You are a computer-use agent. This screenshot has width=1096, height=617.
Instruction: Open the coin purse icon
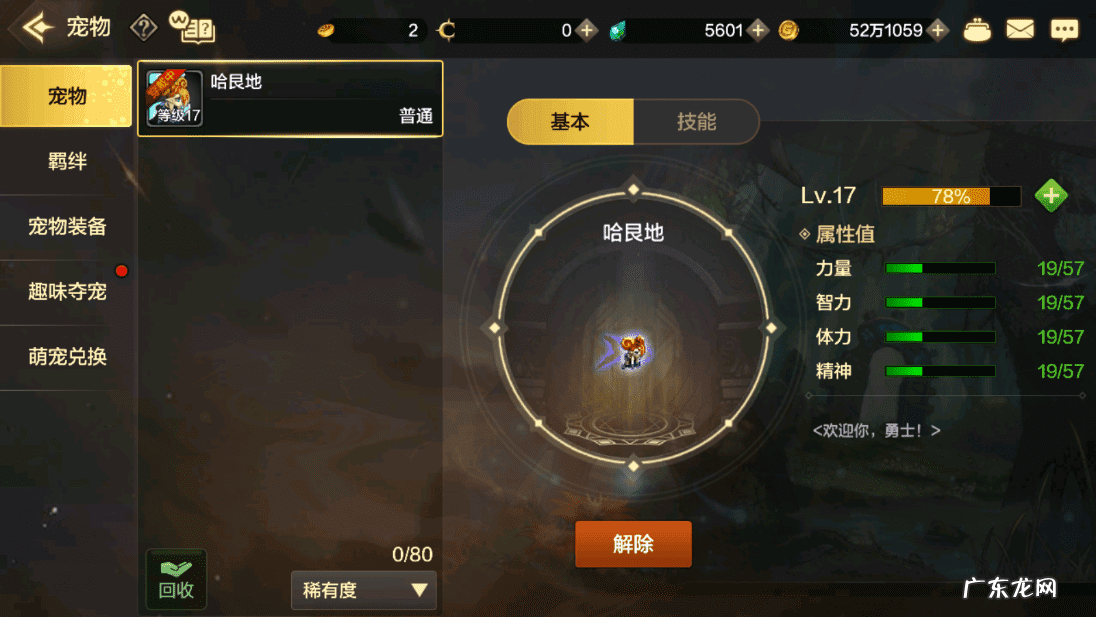(977, 30)
